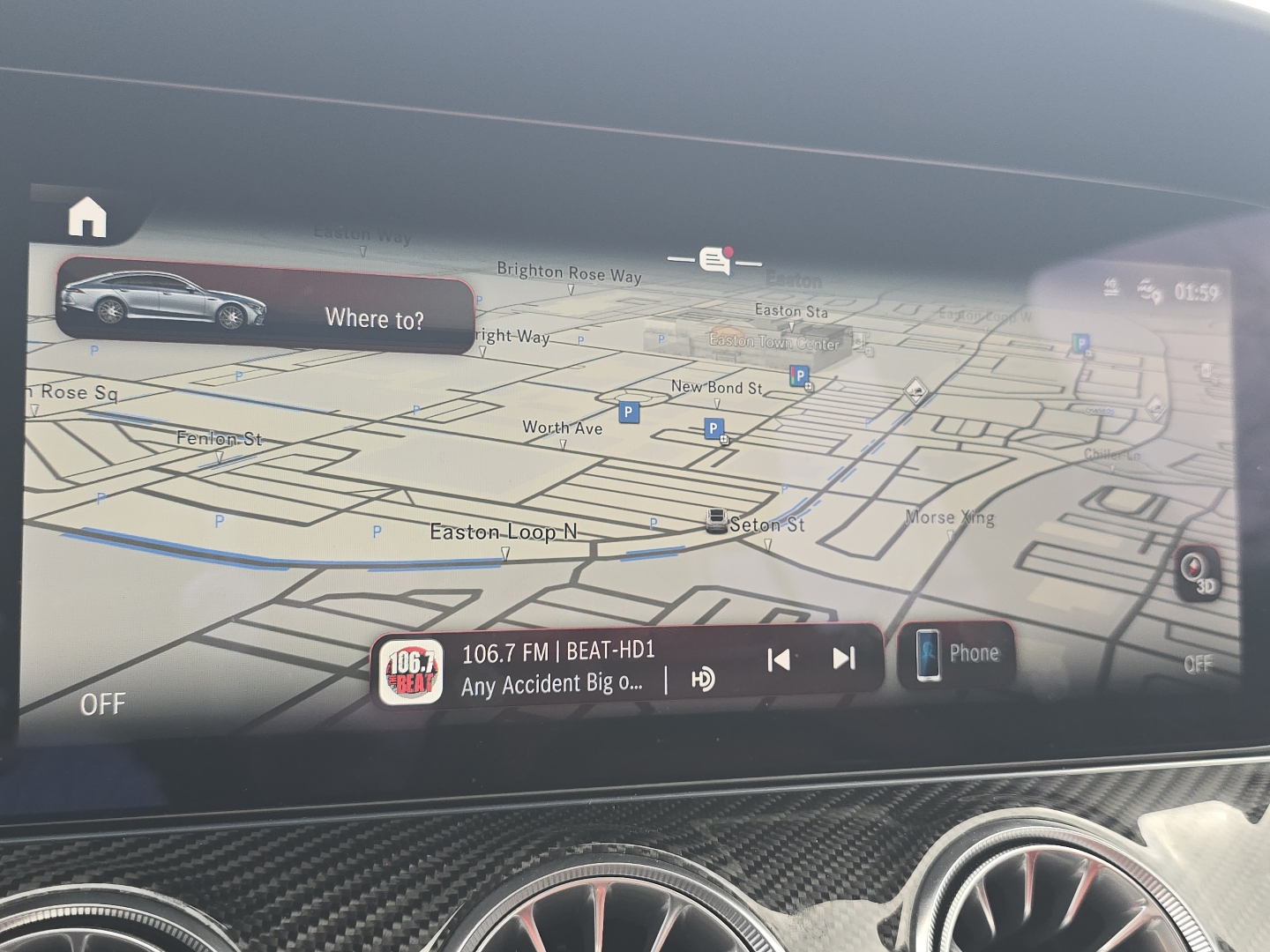The height and width of the screenshot is (952, 1270).
Task: Select the hazard diamond icon on the map
Action: [914, 390]
